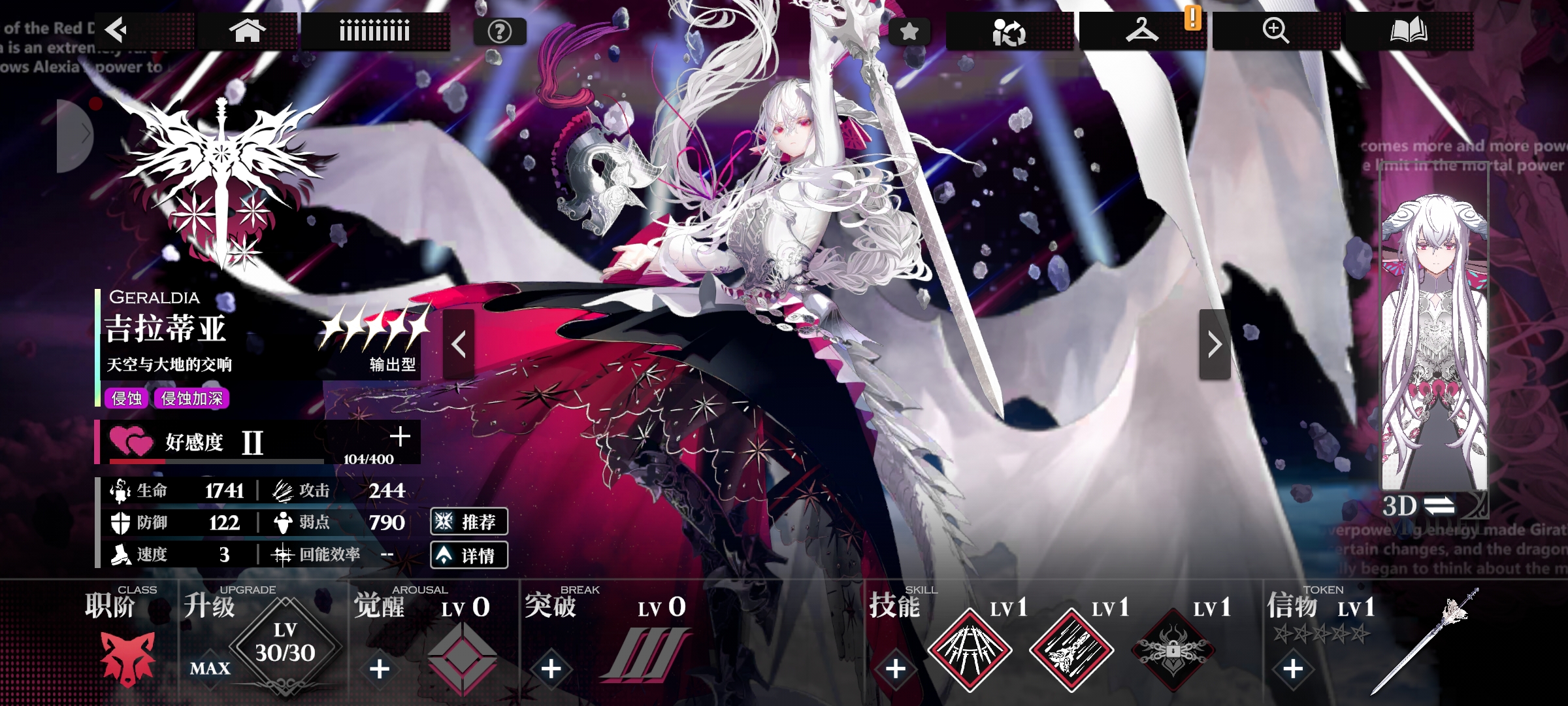
Task: Tap the Arousal plus button
Action: 380,669
